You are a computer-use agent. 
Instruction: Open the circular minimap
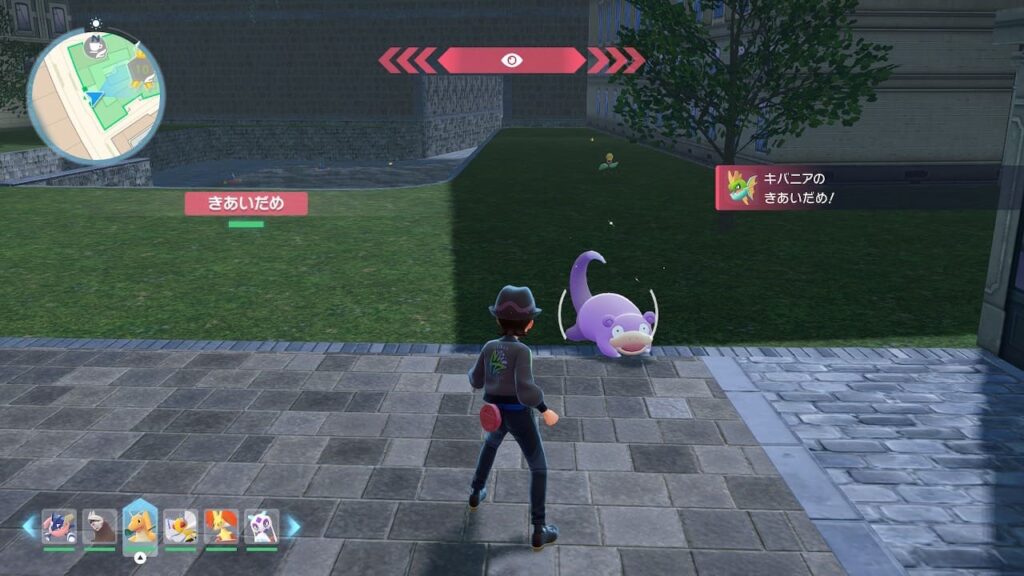click(x=95, y=95)
